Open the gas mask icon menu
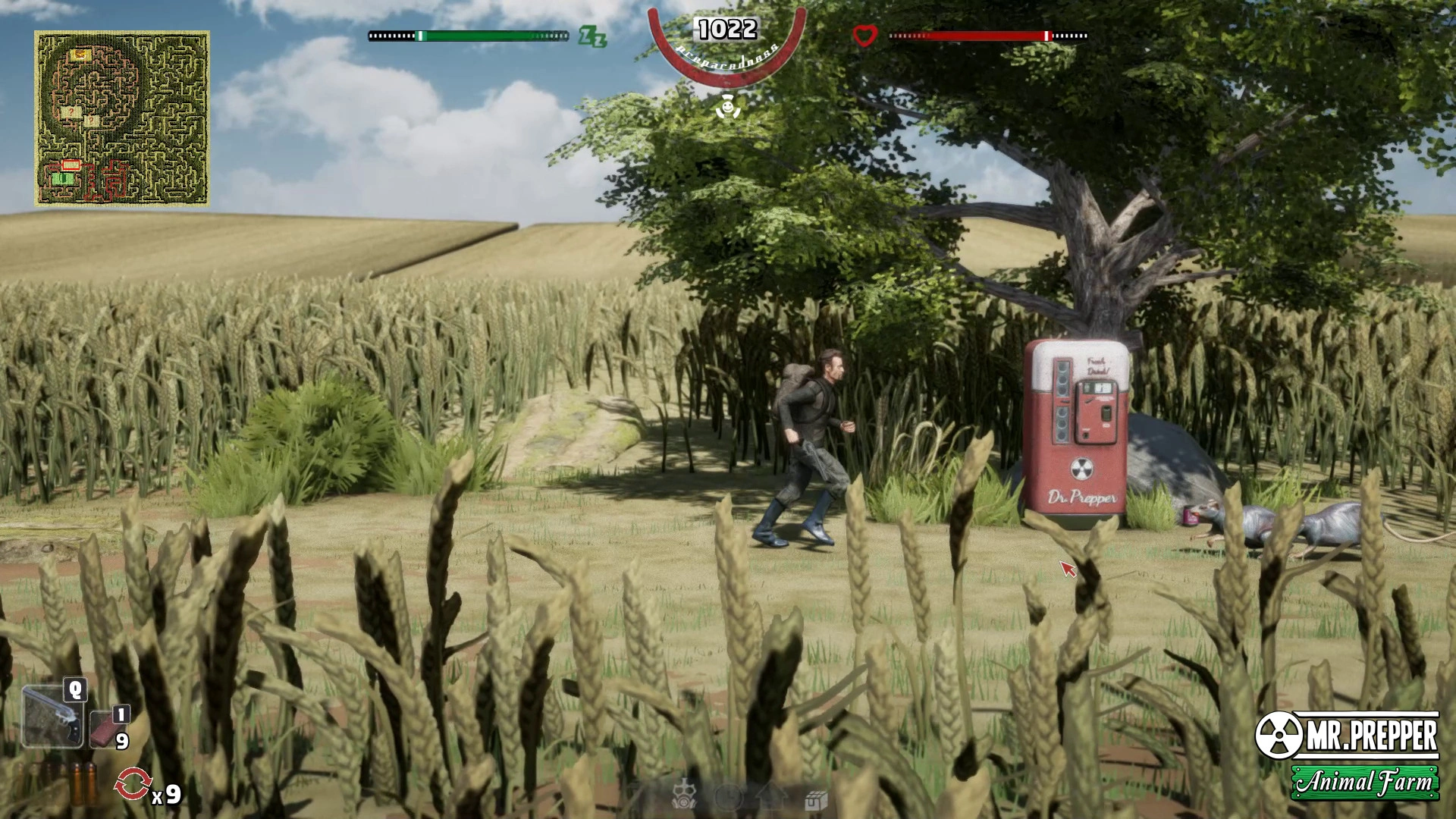 [683, 796]
